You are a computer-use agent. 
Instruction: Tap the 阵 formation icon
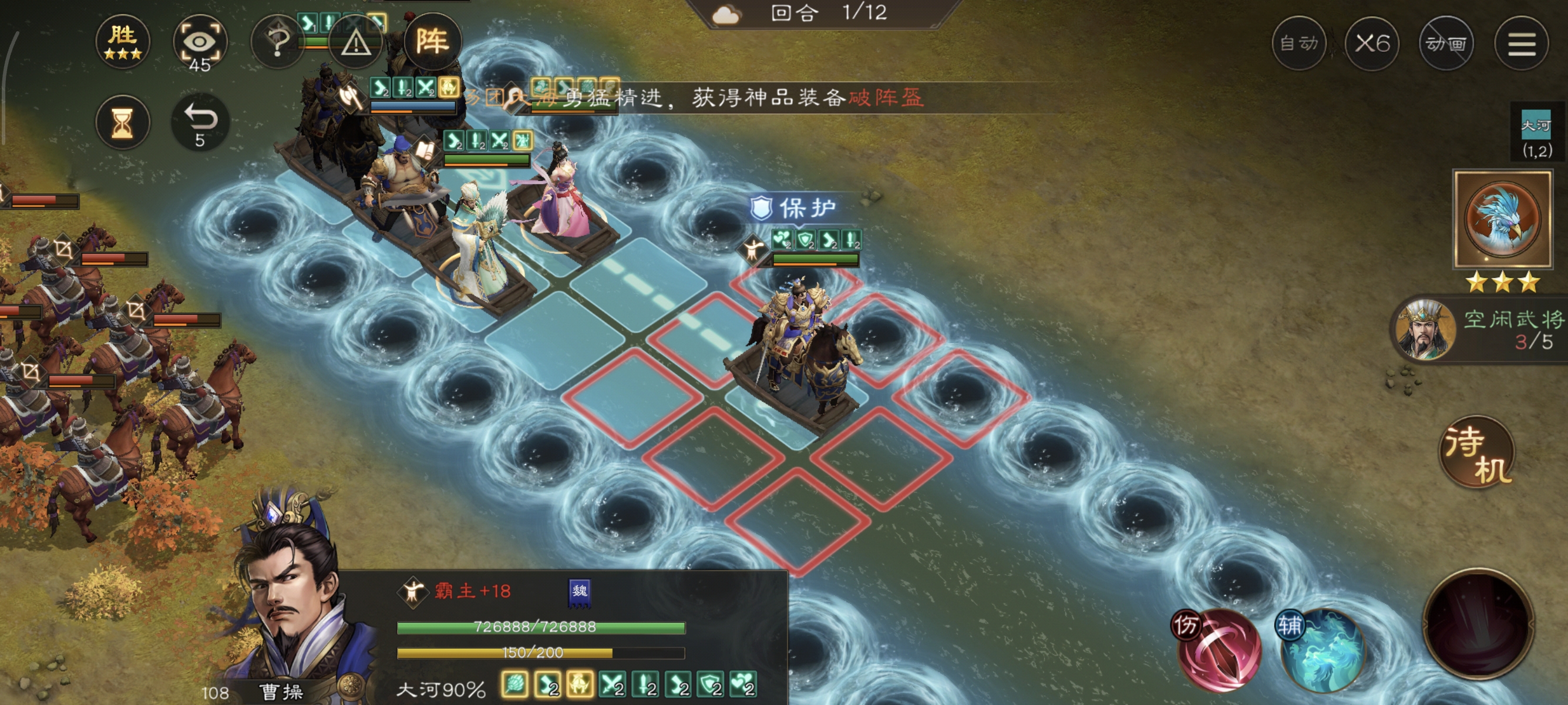[435, 41]
